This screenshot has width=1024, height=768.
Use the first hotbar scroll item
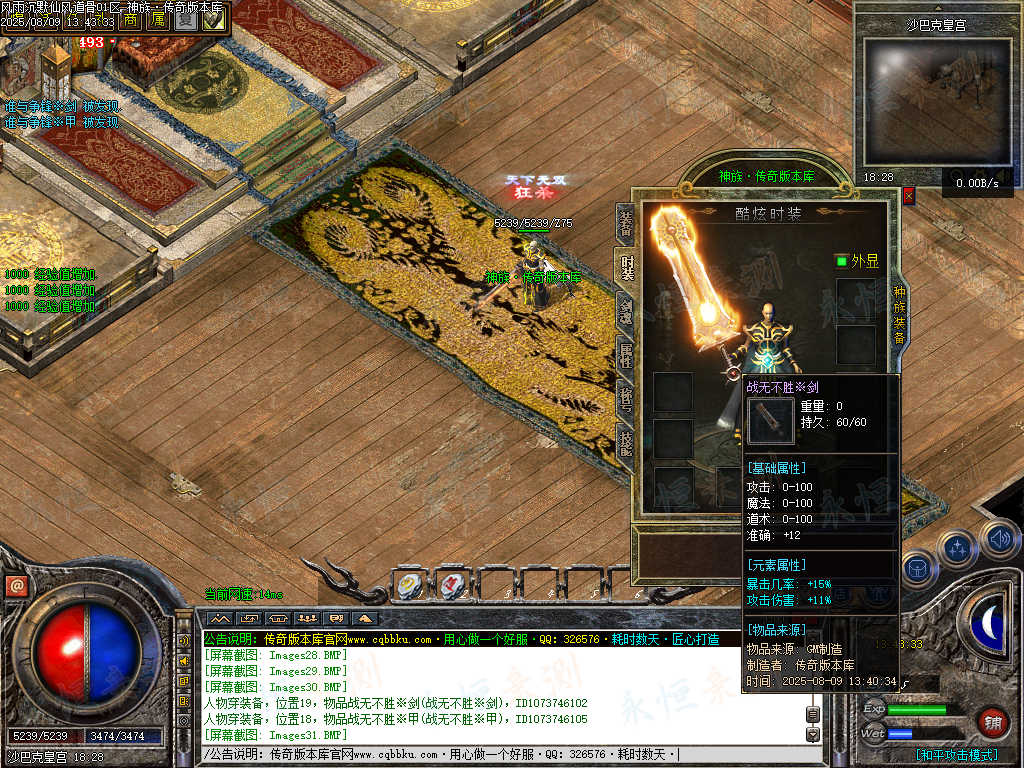pos(410,586)
